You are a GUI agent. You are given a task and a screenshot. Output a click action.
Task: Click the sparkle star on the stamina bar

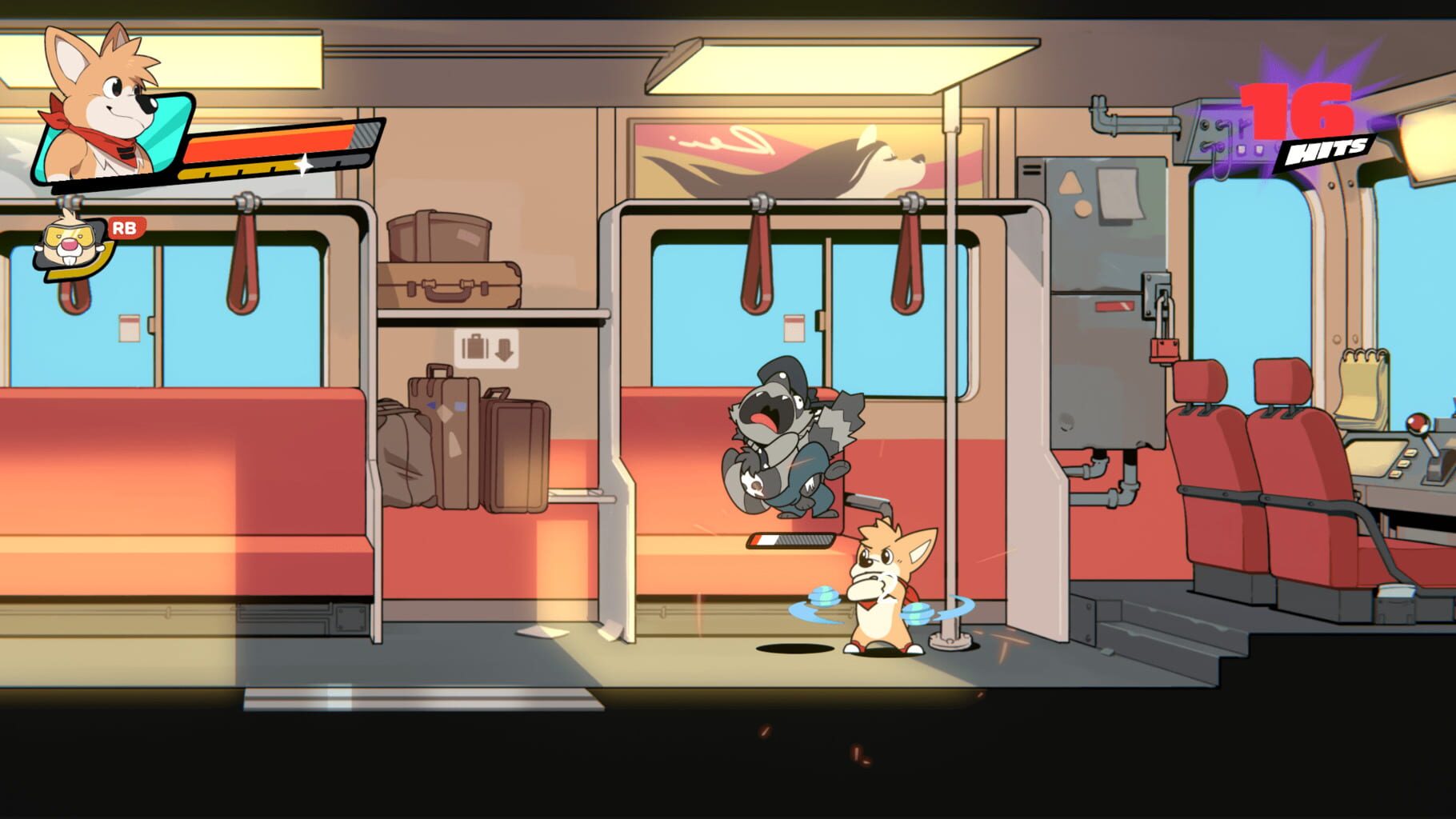306,164
